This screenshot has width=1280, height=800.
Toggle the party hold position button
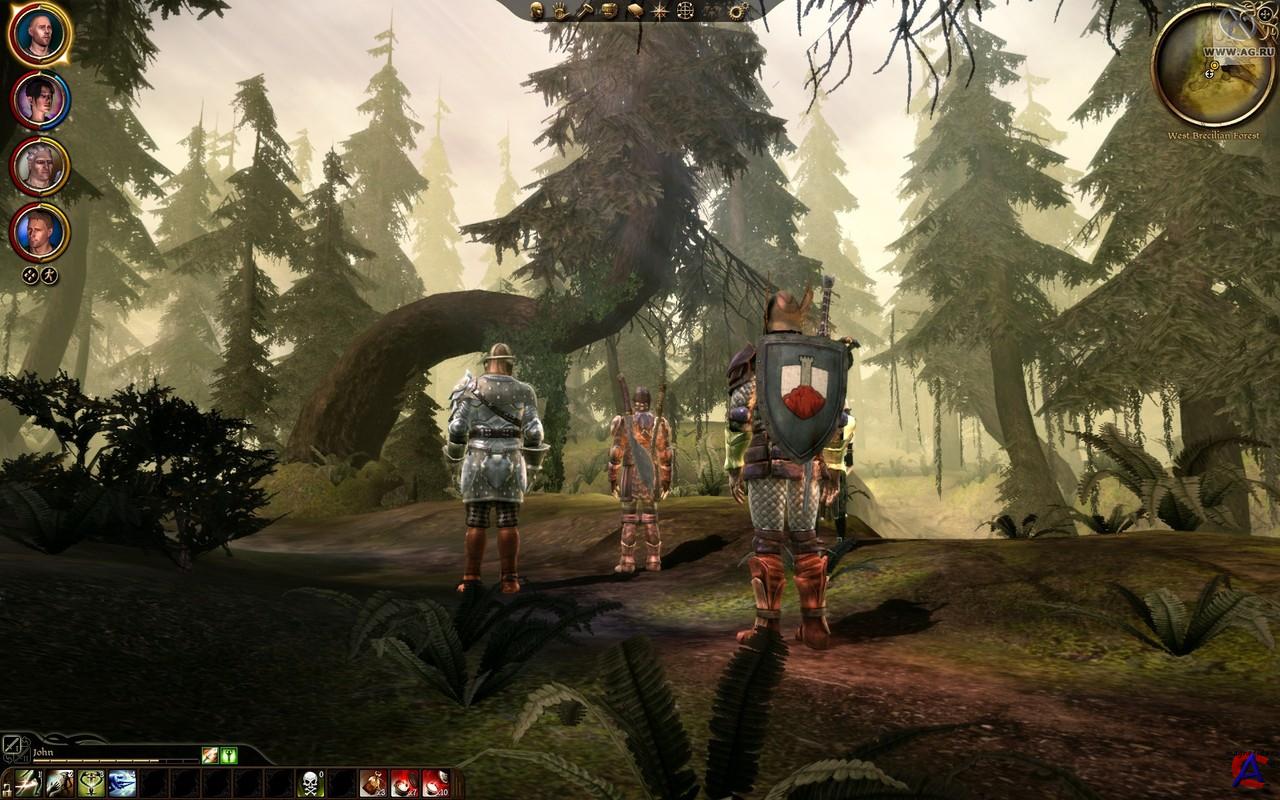coord(50,275)
